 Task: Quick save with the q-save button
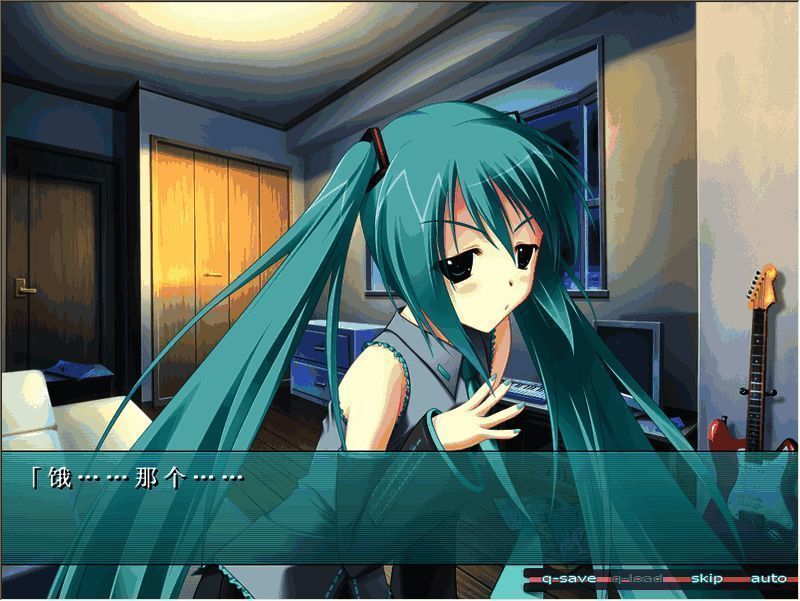point(568,579)
